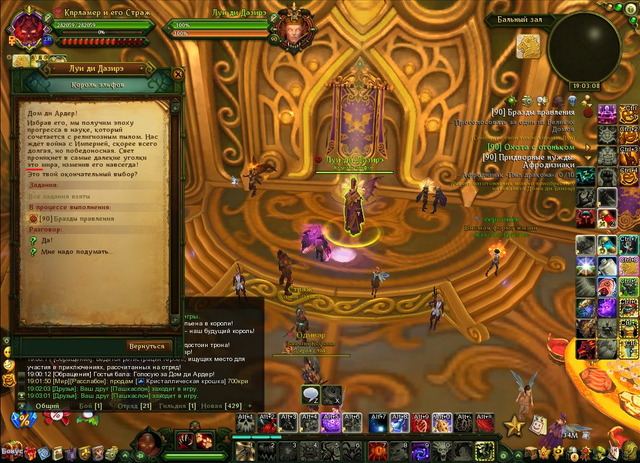Viewport: 640px width, 463px height.
Task: Choose the "Да!" dialogue reply
Action: [47, 240]
